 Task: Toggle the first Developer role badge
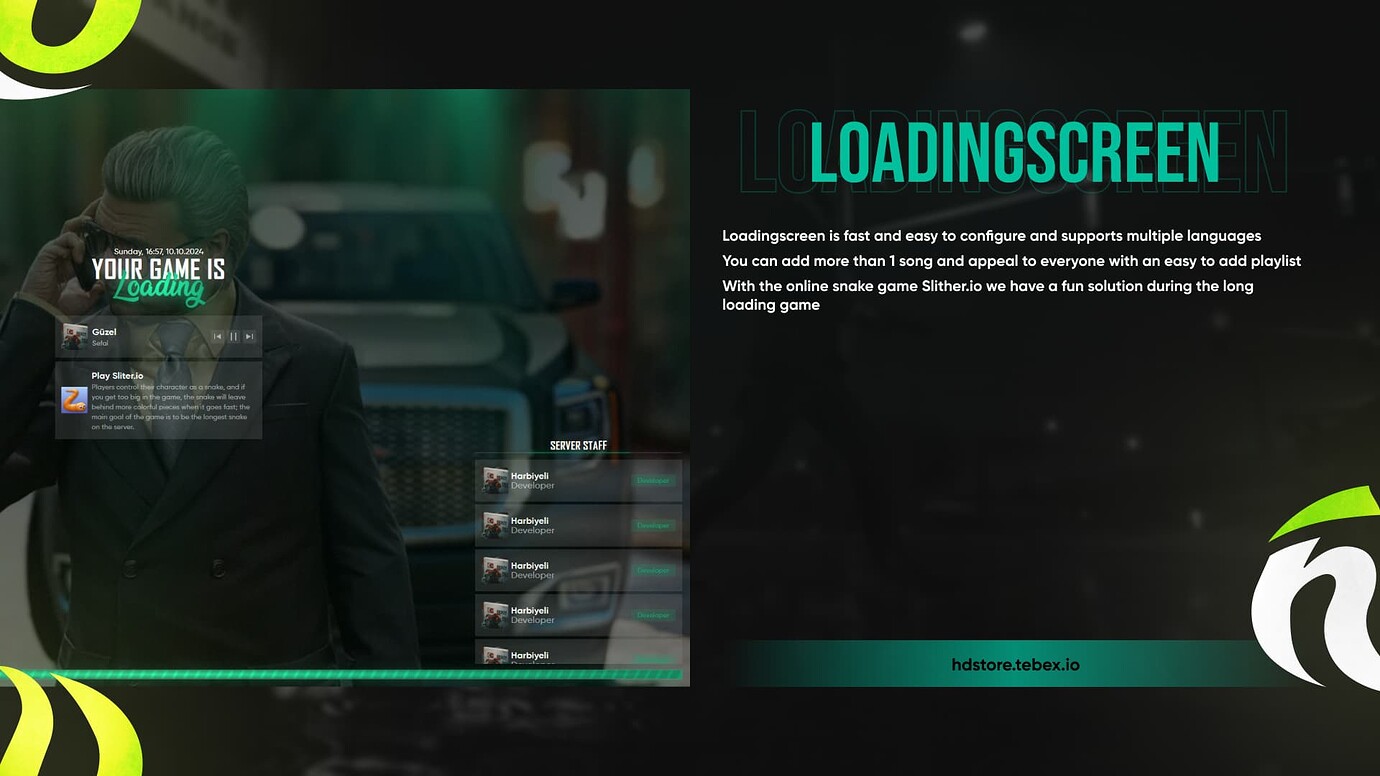[652, 480]
